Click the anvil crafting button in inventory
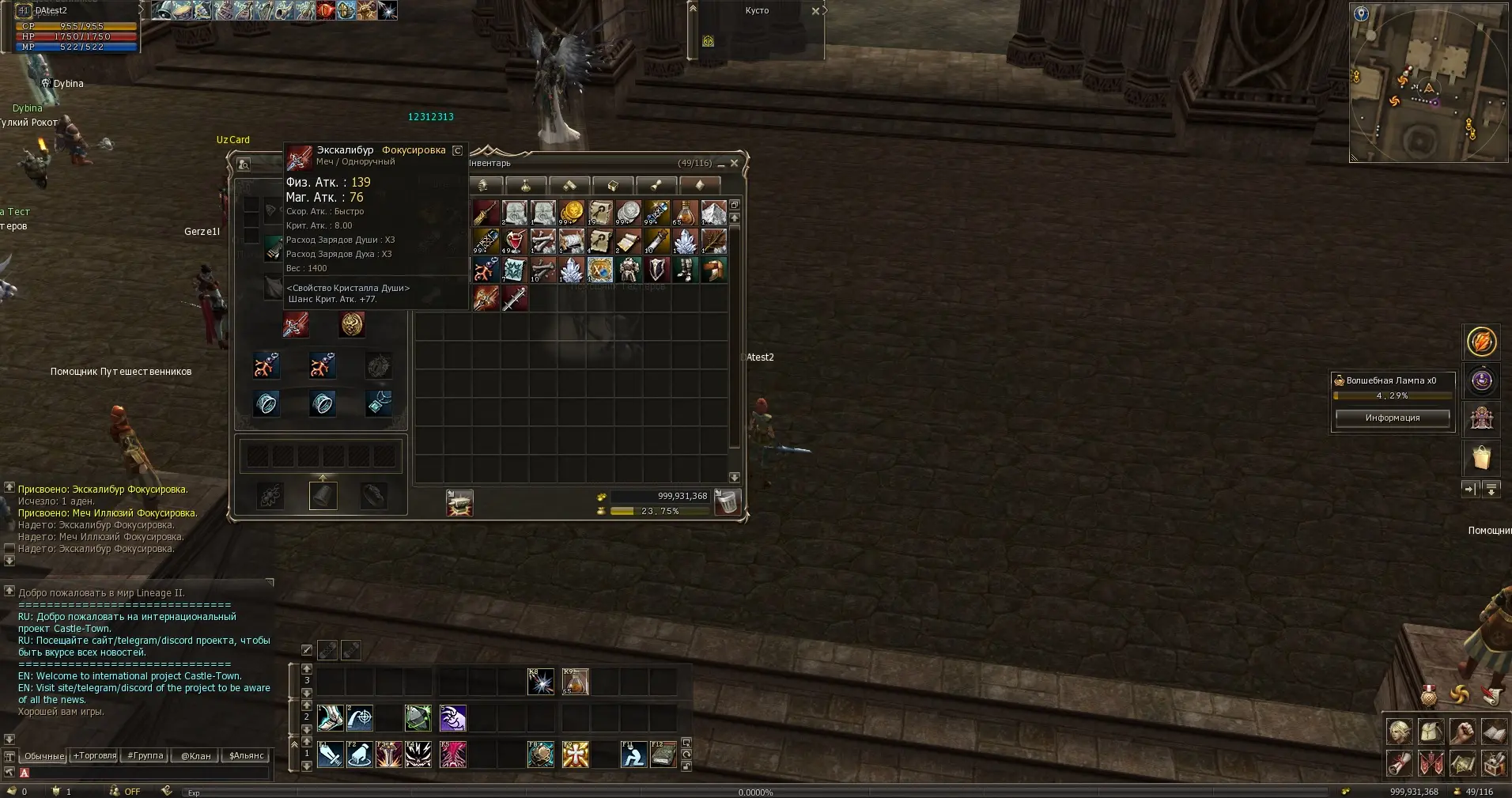Viewport: 1512px width, 798px height. 459,502
